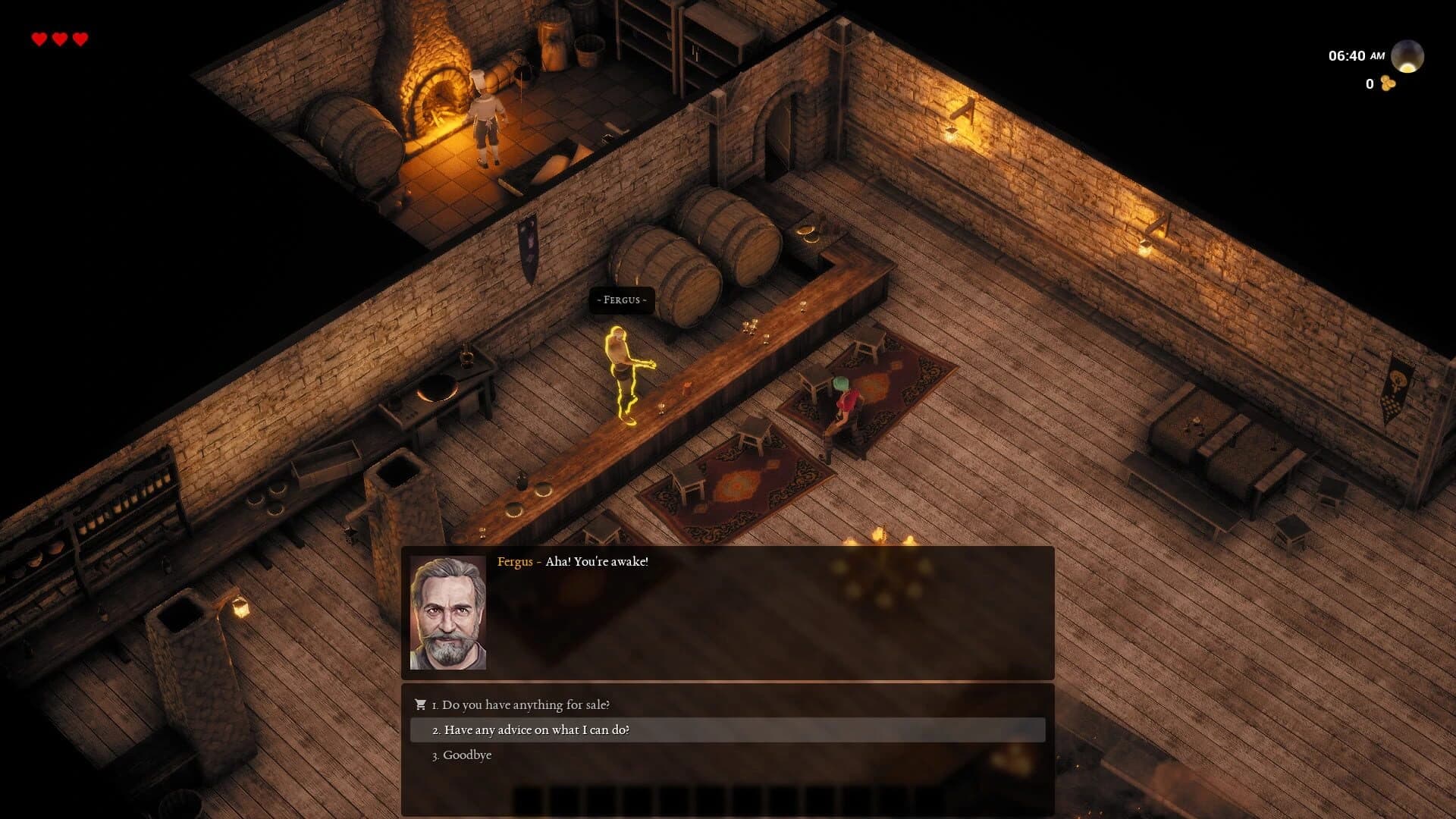
Task: Click the moon phase orb indicator
Action: (1407, 55)
